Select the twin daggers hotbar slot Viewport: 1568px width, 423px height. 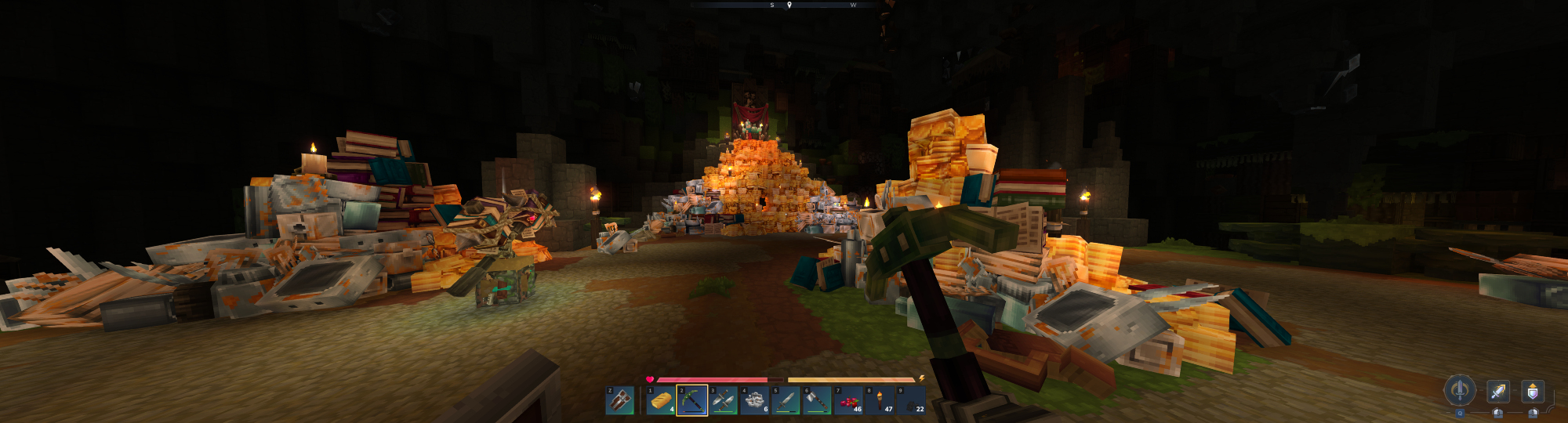tap(724, 400)
